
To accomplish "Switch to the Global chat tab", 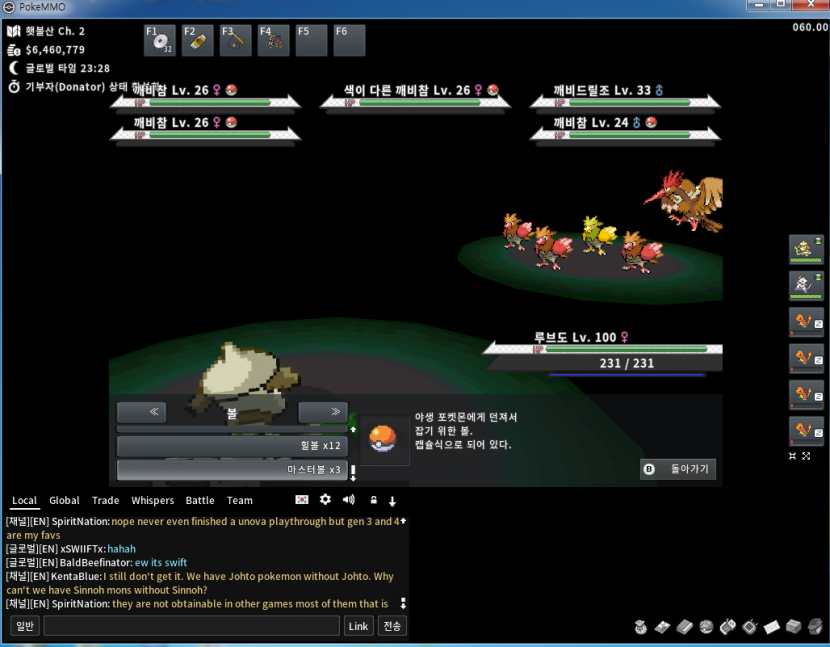I will tap(64, 500).
